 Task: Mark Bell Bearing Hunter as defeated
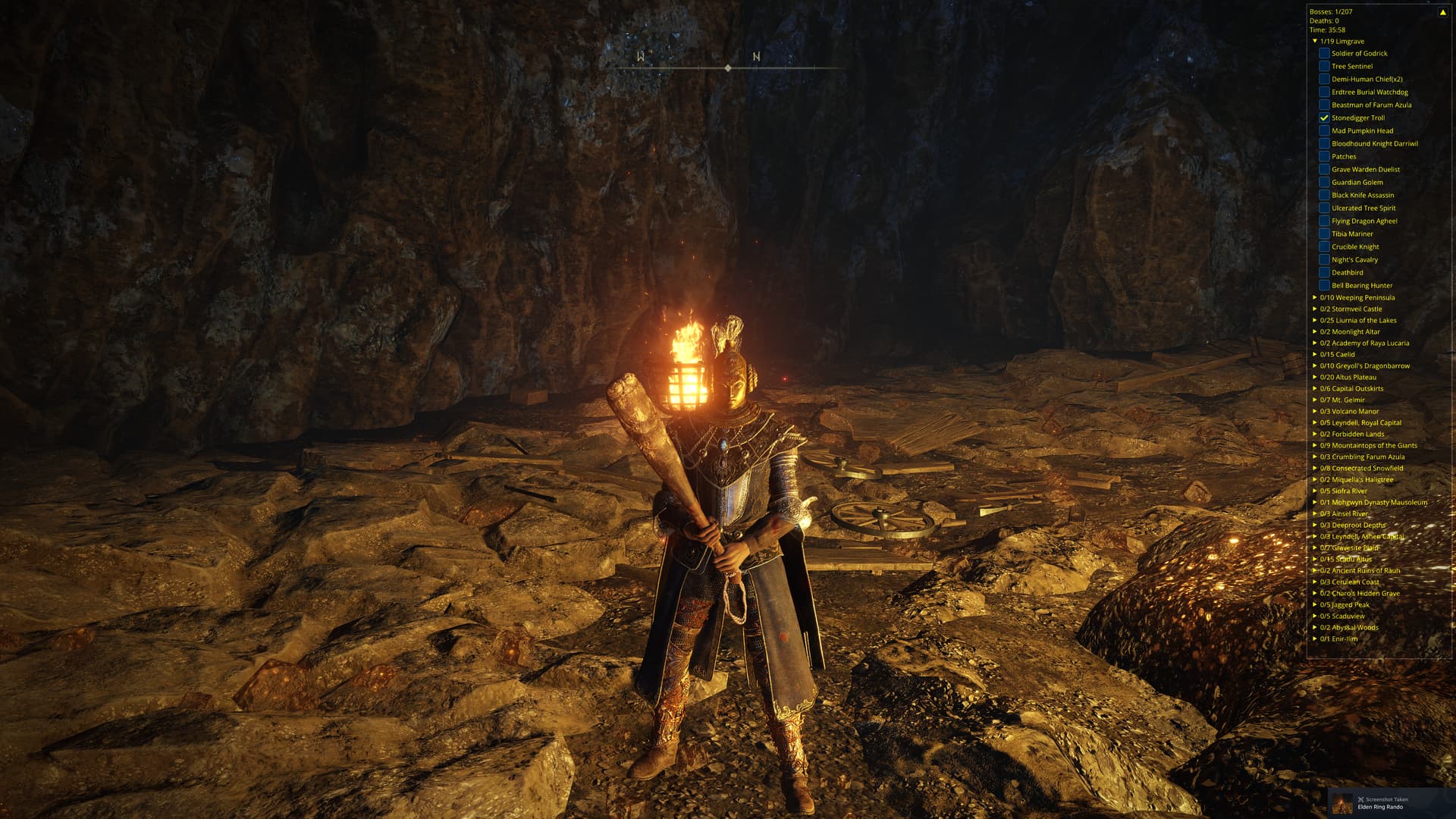1324,285
